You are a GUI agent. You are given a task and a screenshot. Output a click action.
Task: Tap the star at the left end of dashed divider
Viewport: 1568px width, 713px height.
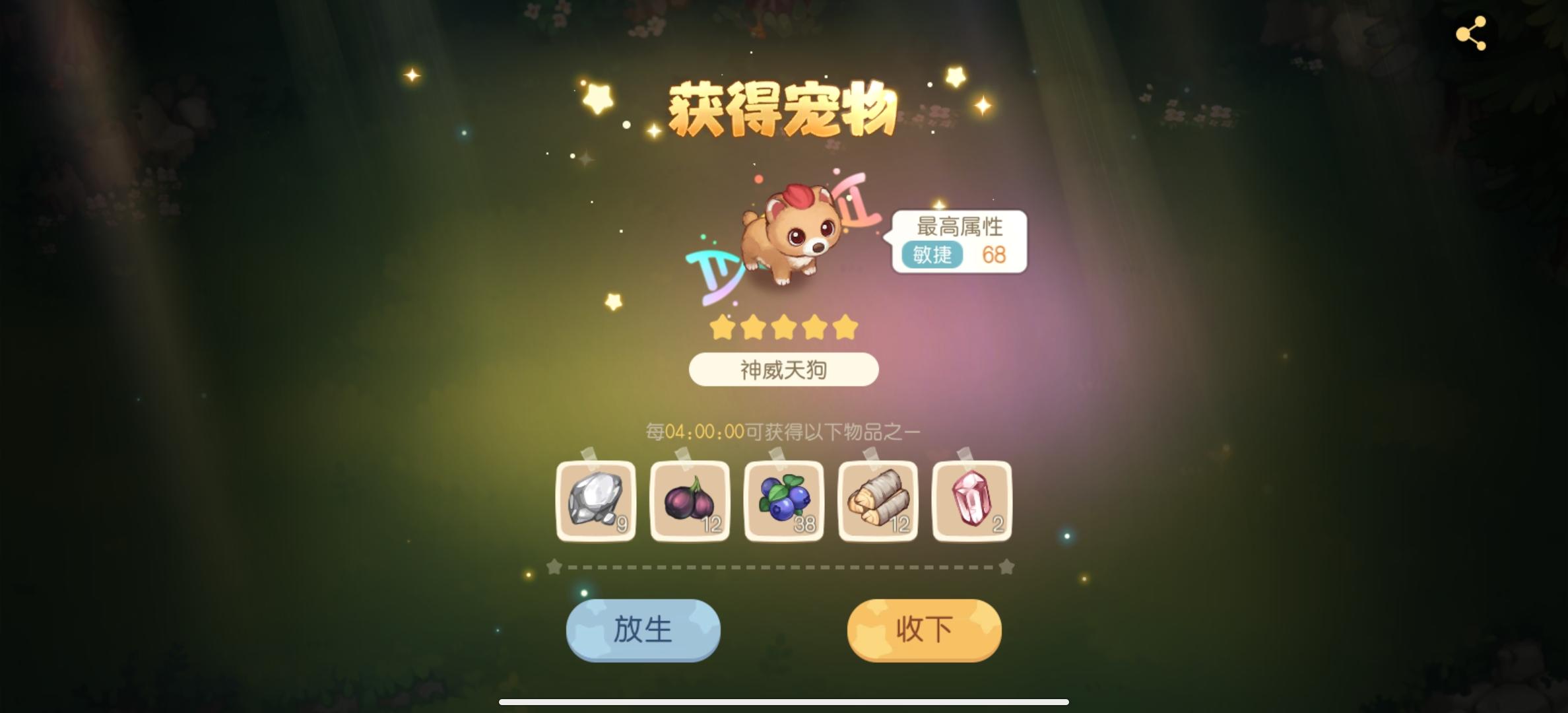click(554, 566)
